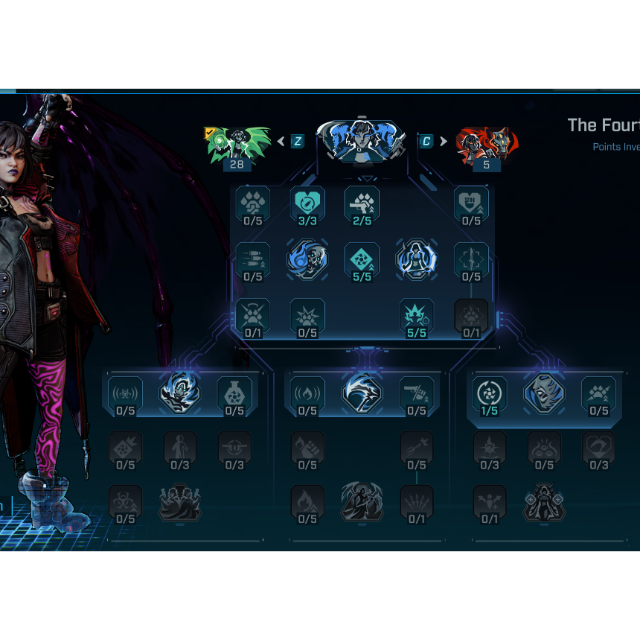
Task: Switch to the red skill tree thumbnail
Action: coord(486,143)
